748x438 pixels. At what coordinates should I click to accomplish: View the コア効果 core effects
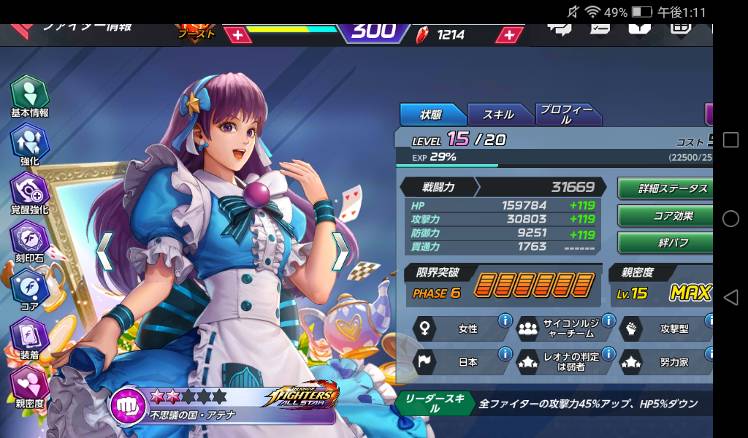tap(663, 215)
